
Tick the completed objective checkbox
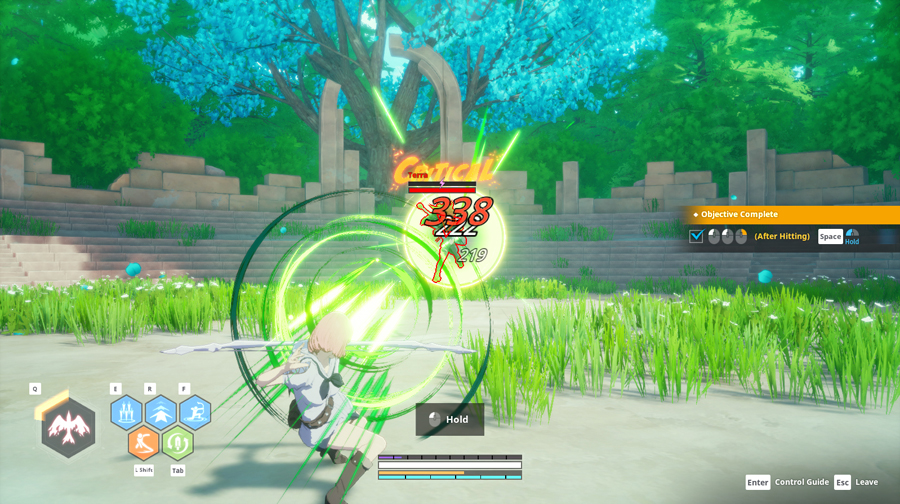(697, 237)
